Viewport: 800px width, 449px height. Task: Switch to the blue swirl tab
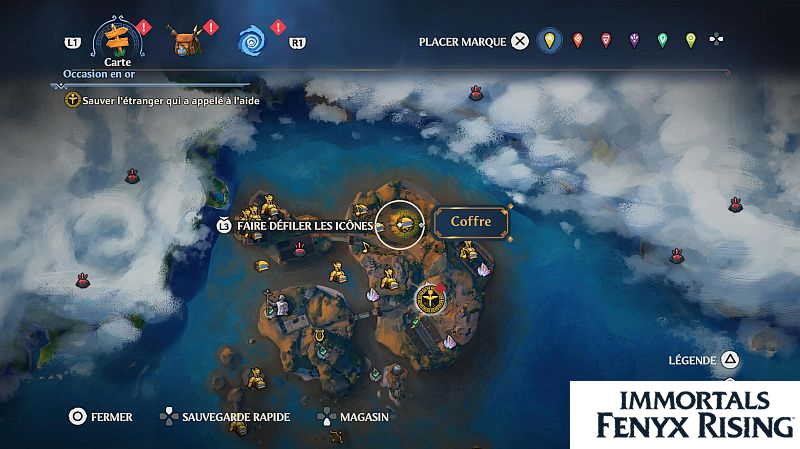click(x=251, y=42)
